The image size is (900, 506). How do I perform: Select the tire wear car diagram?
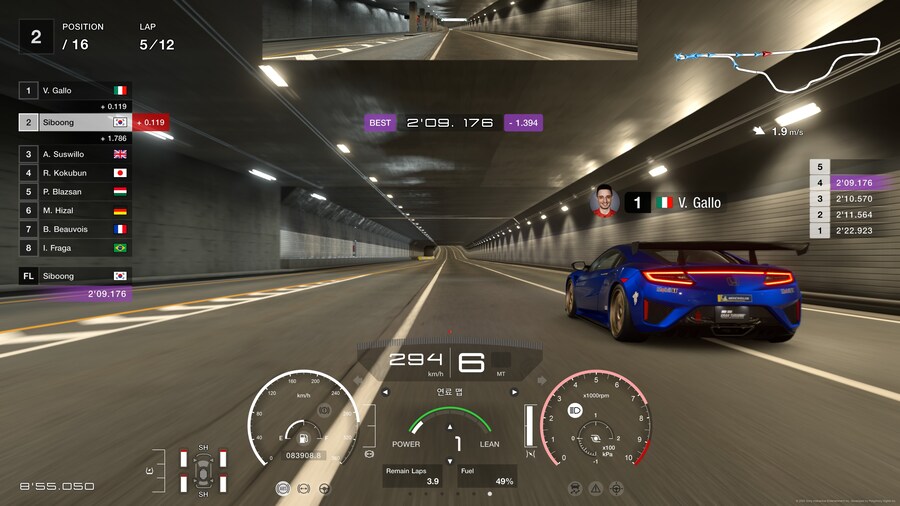click(203, 470)
